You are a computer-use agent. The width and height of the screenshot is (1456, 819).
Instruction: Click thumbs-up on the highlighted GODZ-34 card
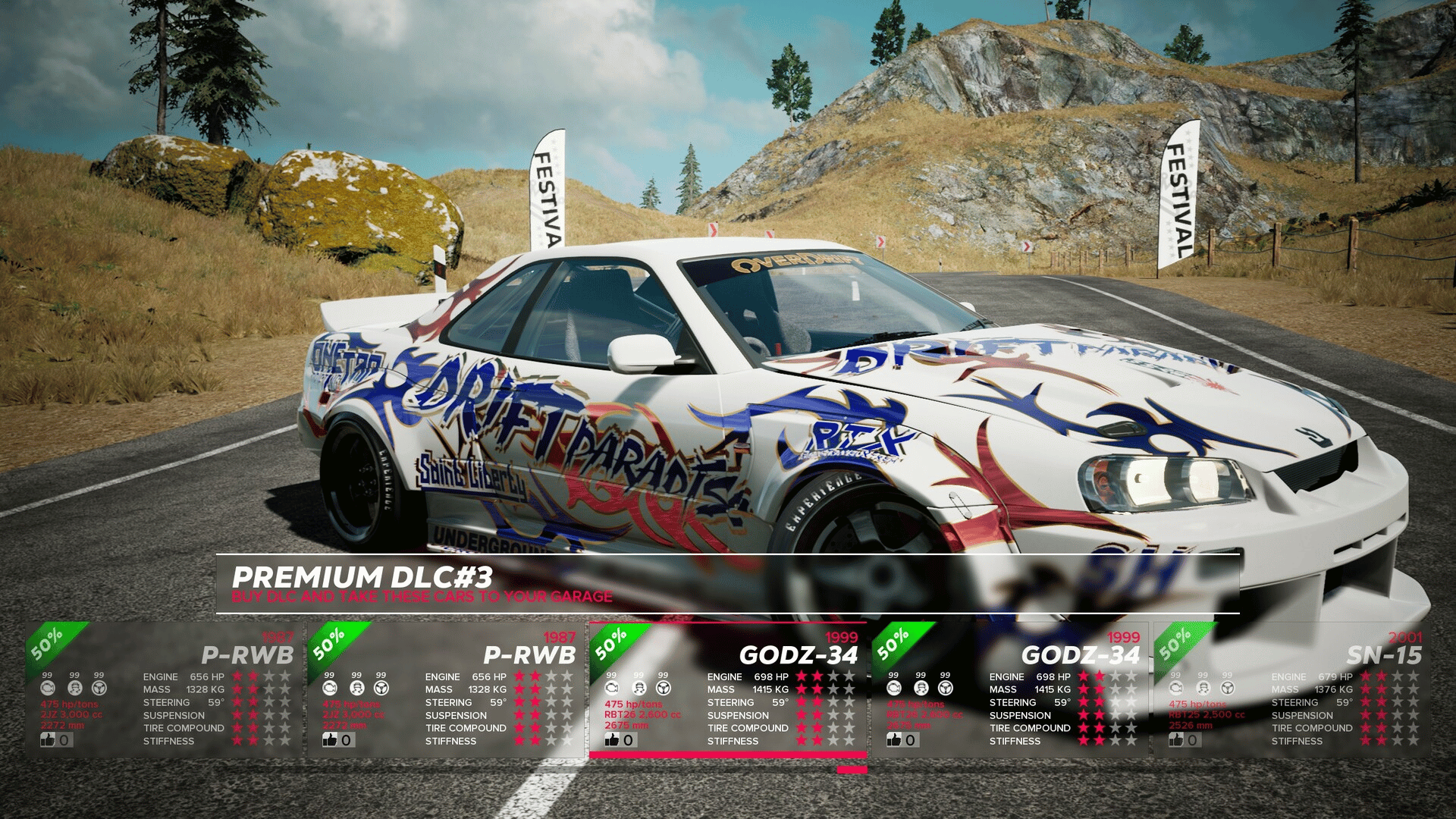[612, 739]
